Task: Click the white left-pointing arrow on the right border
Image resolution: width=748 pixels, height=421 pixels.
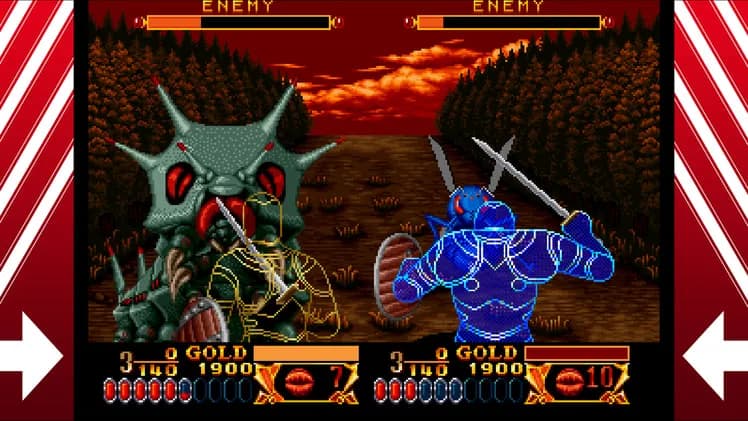Action: pos(714,355)
